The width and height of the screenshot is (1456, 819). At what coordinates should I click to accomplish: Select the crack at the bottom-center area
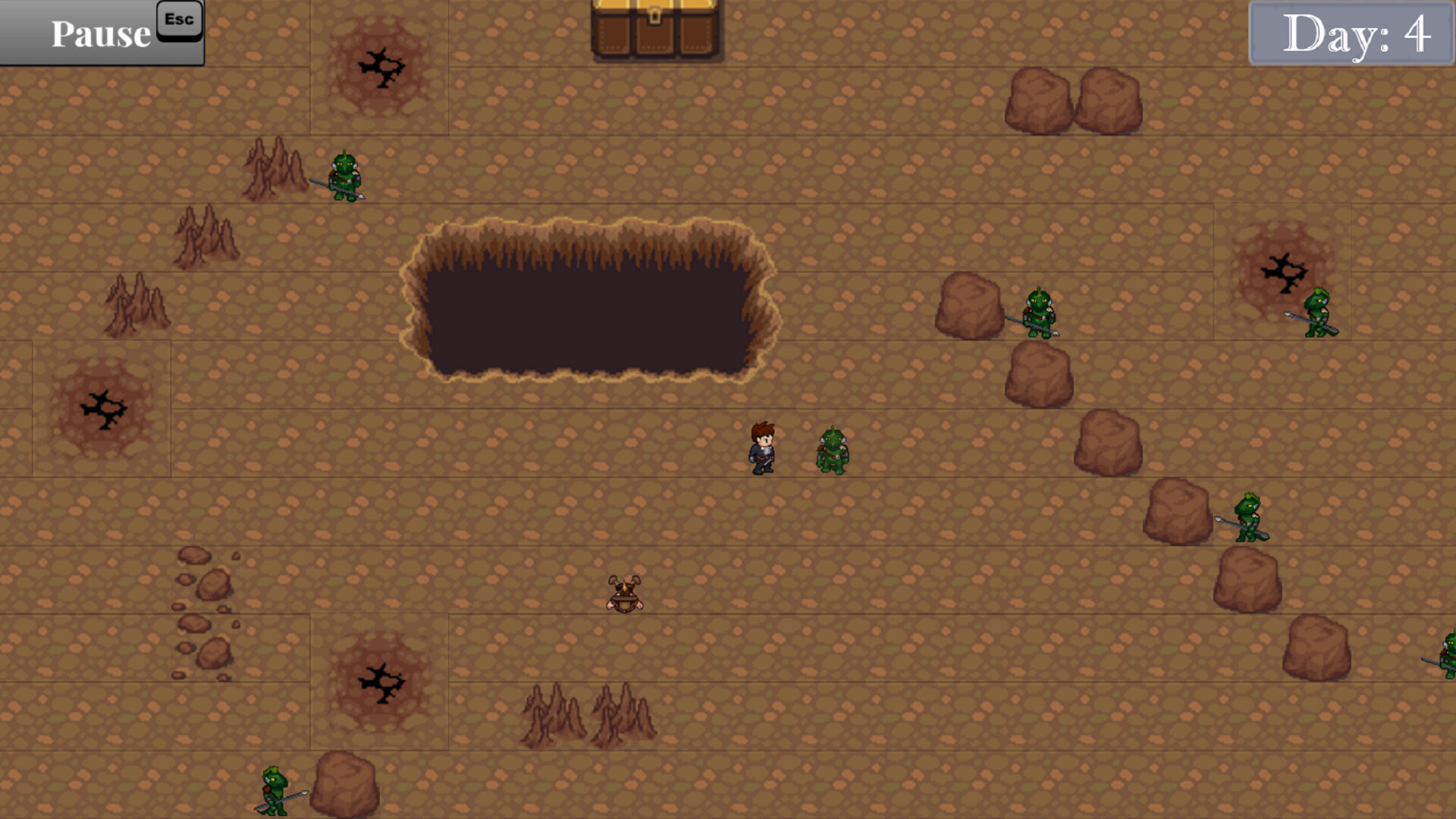(x=383, y=682)
